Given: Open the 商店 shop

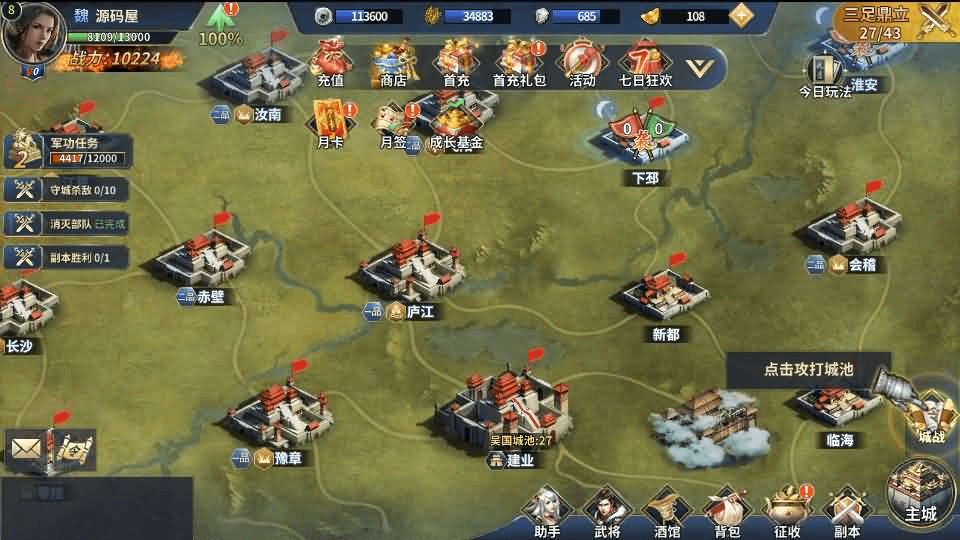Looking at the screenshot, I should [x=393, y=63].
